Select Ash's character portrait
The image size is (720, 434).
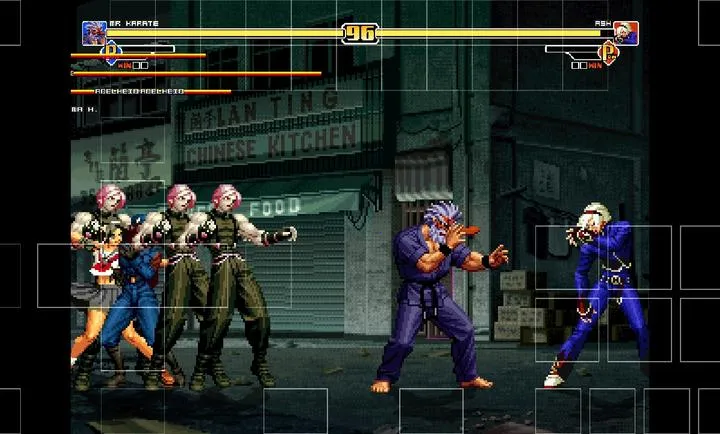click(627, 33)
